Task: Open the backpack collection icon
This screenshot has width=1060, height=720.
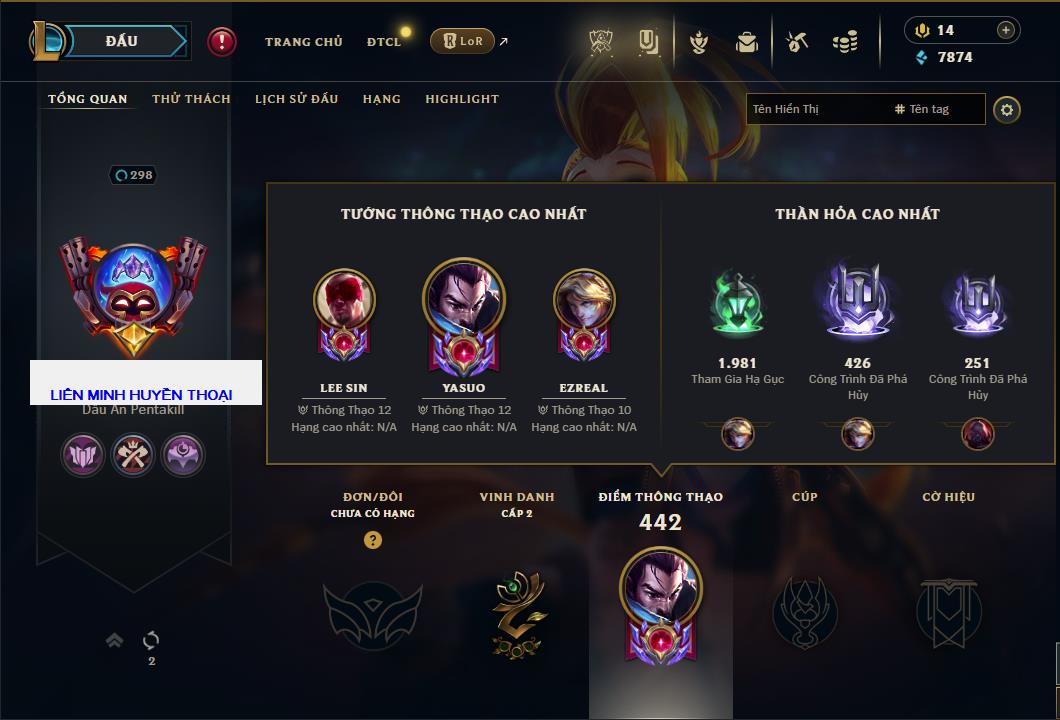Action: (746, 42)
